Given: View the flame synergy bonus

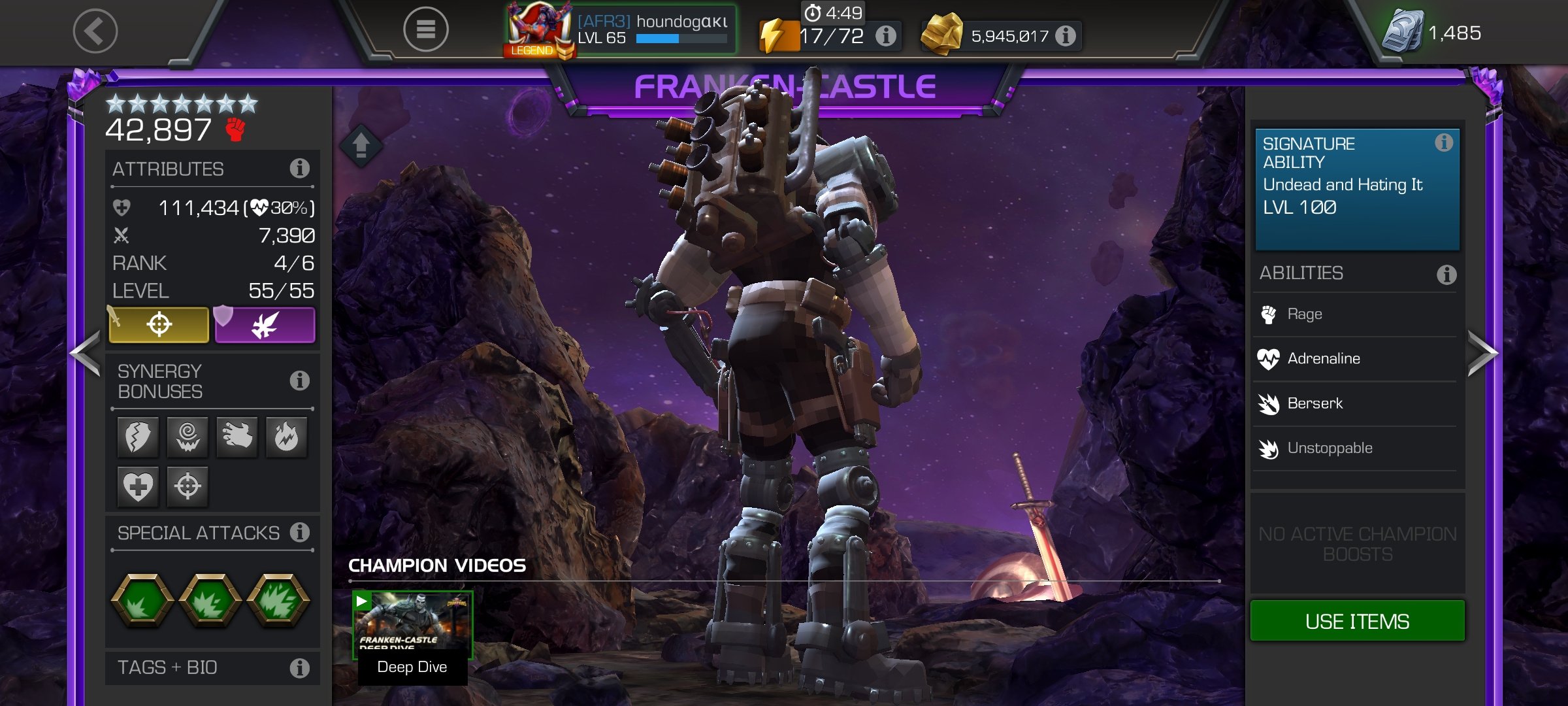Looking at the screenshot, I should 286,437.
